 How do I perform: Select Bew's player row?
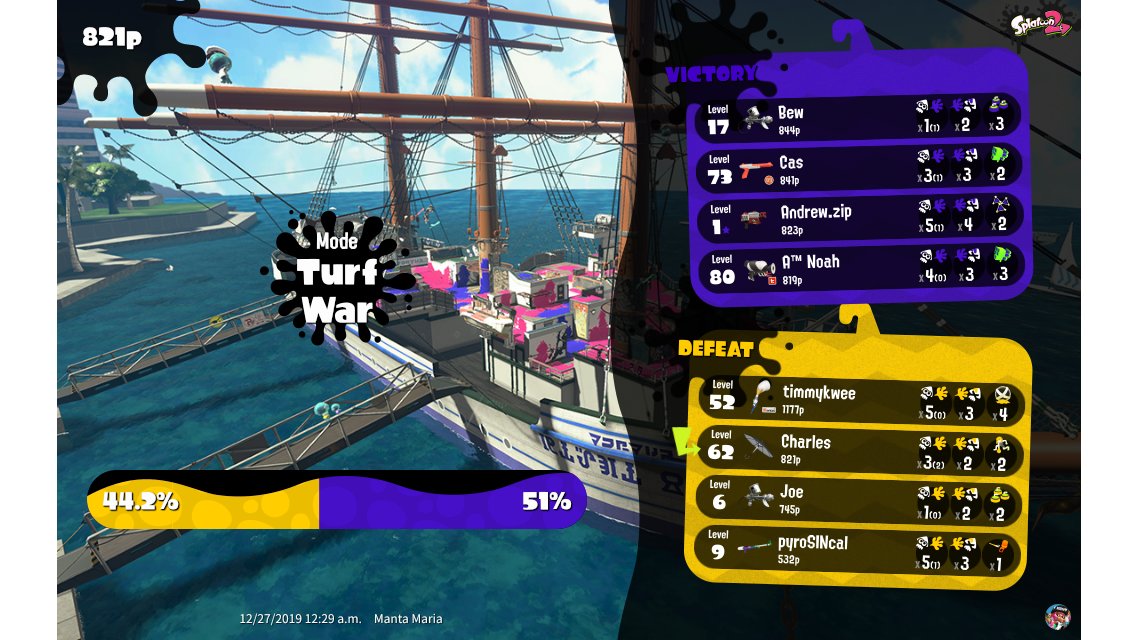click(x=858, y=119)
